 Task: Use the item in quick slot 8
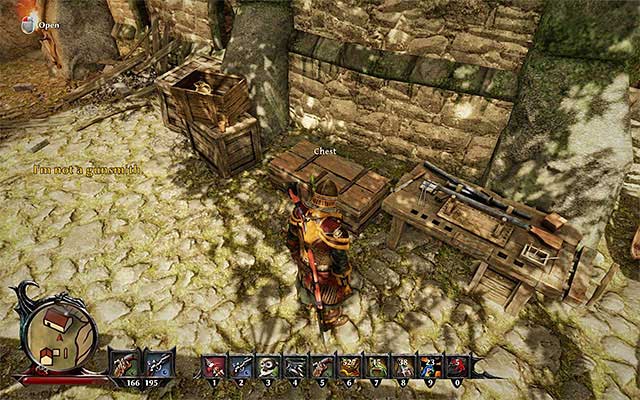[404, 367]
